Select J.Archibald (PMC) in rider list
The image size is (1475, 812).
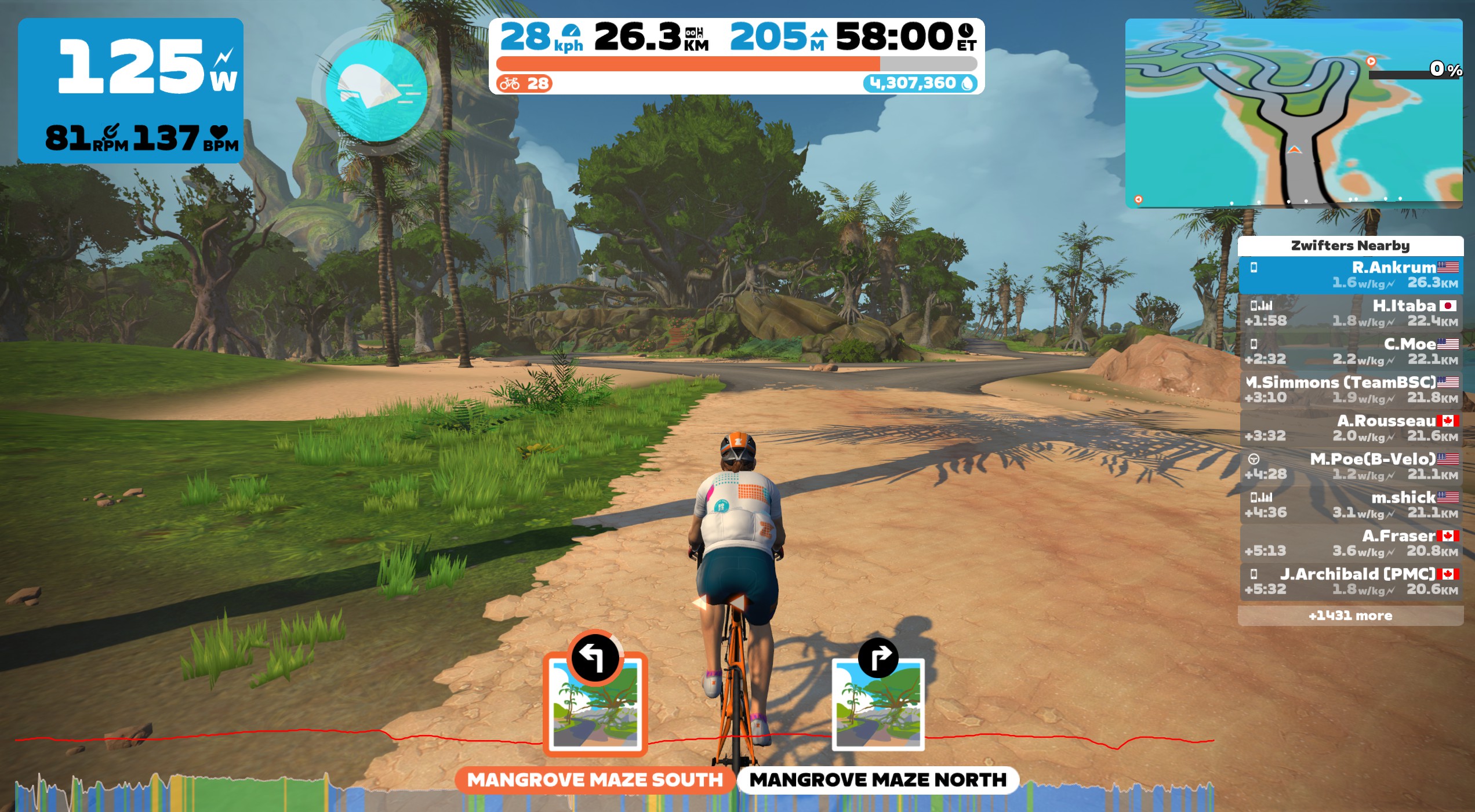click(x=1350, y=581)
